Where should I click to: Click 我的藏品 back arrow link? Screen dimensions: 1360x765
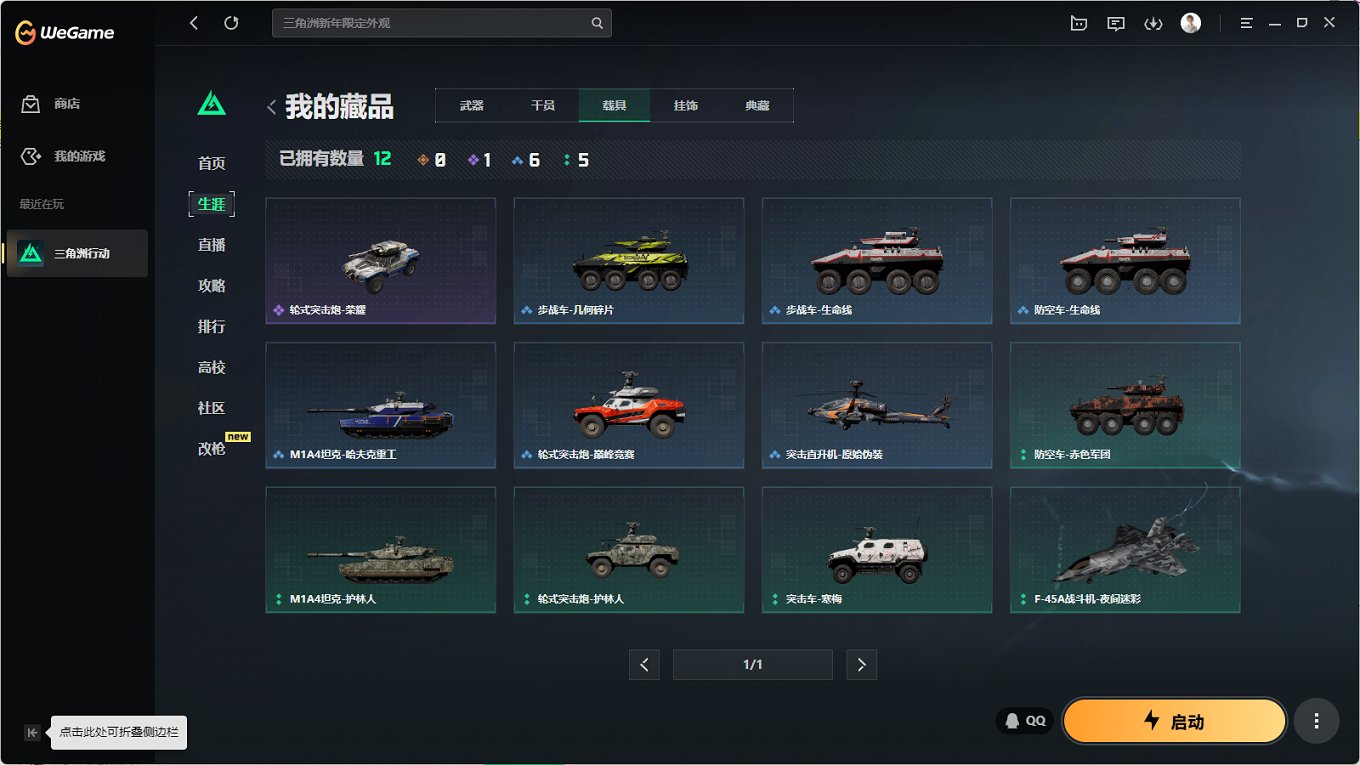[x=271, y=104]
